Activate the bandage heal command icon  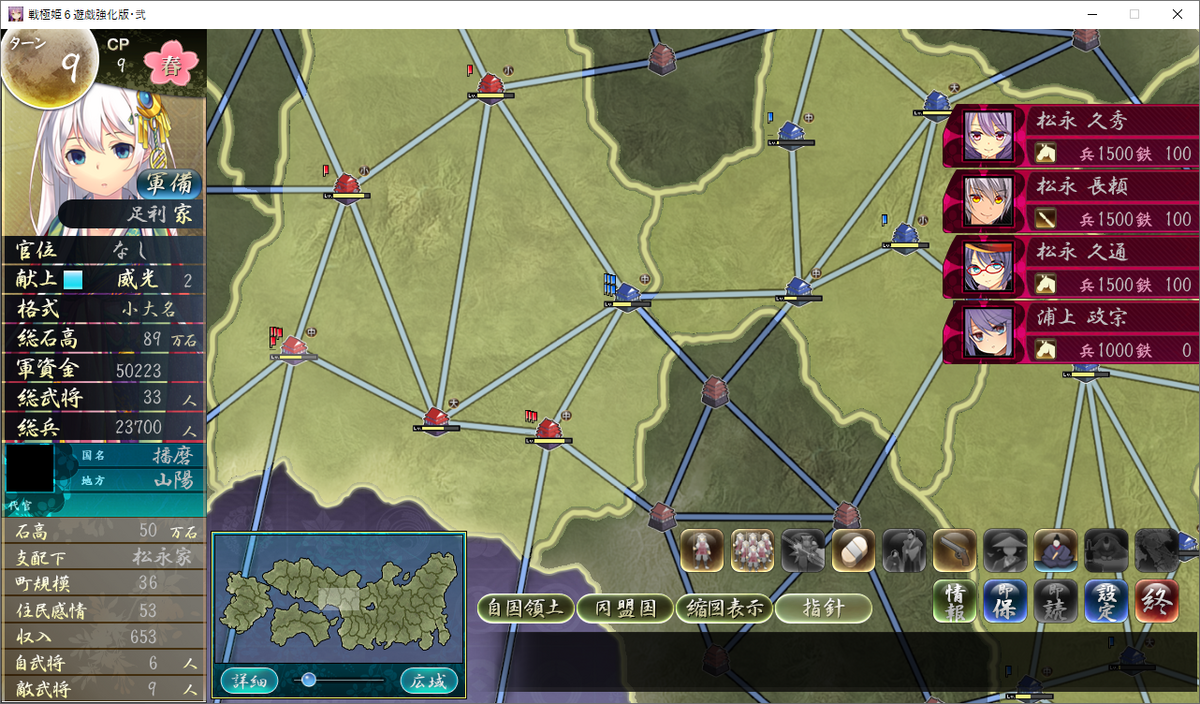point(854,550)
